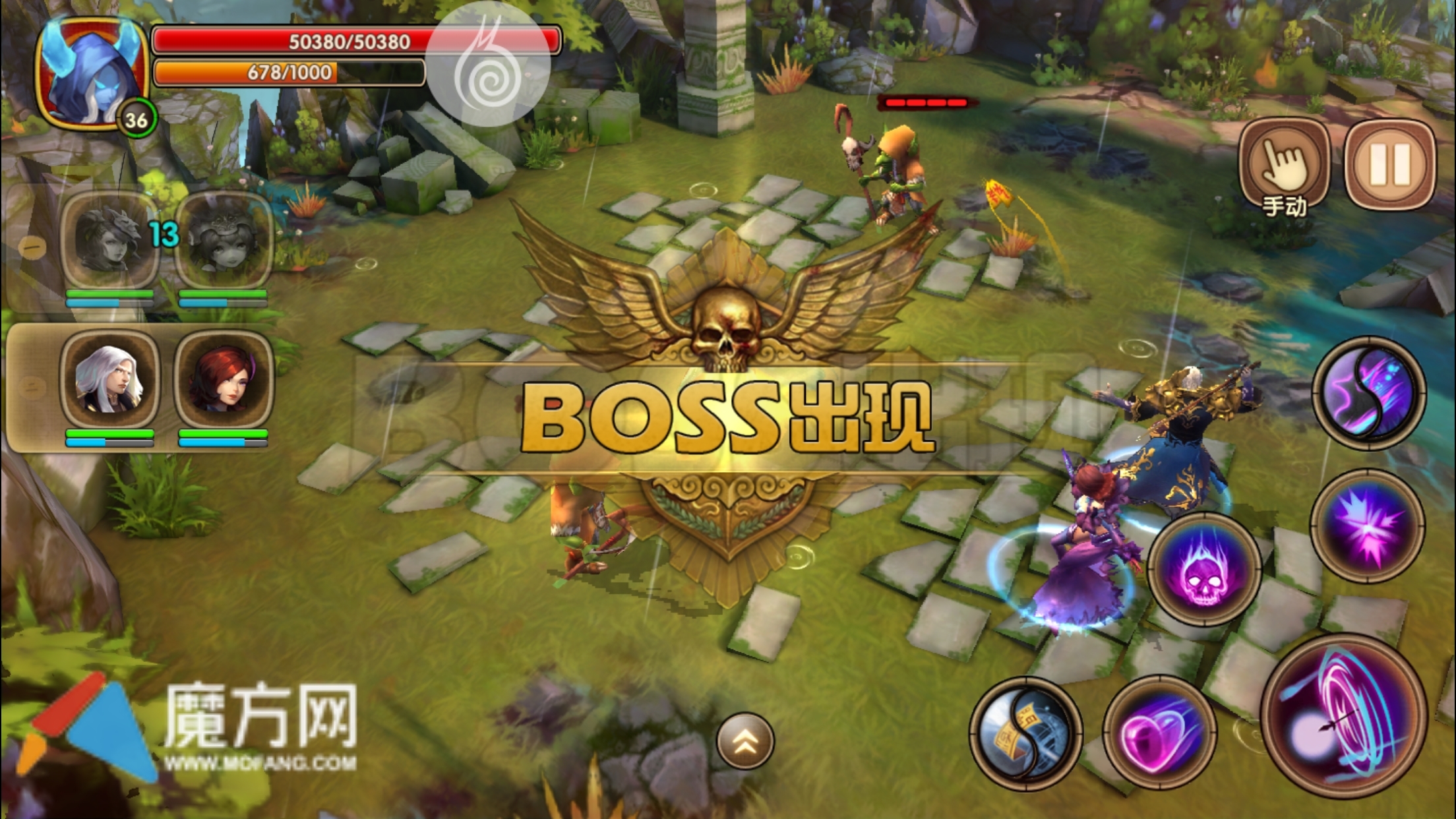Screen dimensions: 1456x819
Task: Trigger the pink heart skill
Action: click(x=1159, y=733)
